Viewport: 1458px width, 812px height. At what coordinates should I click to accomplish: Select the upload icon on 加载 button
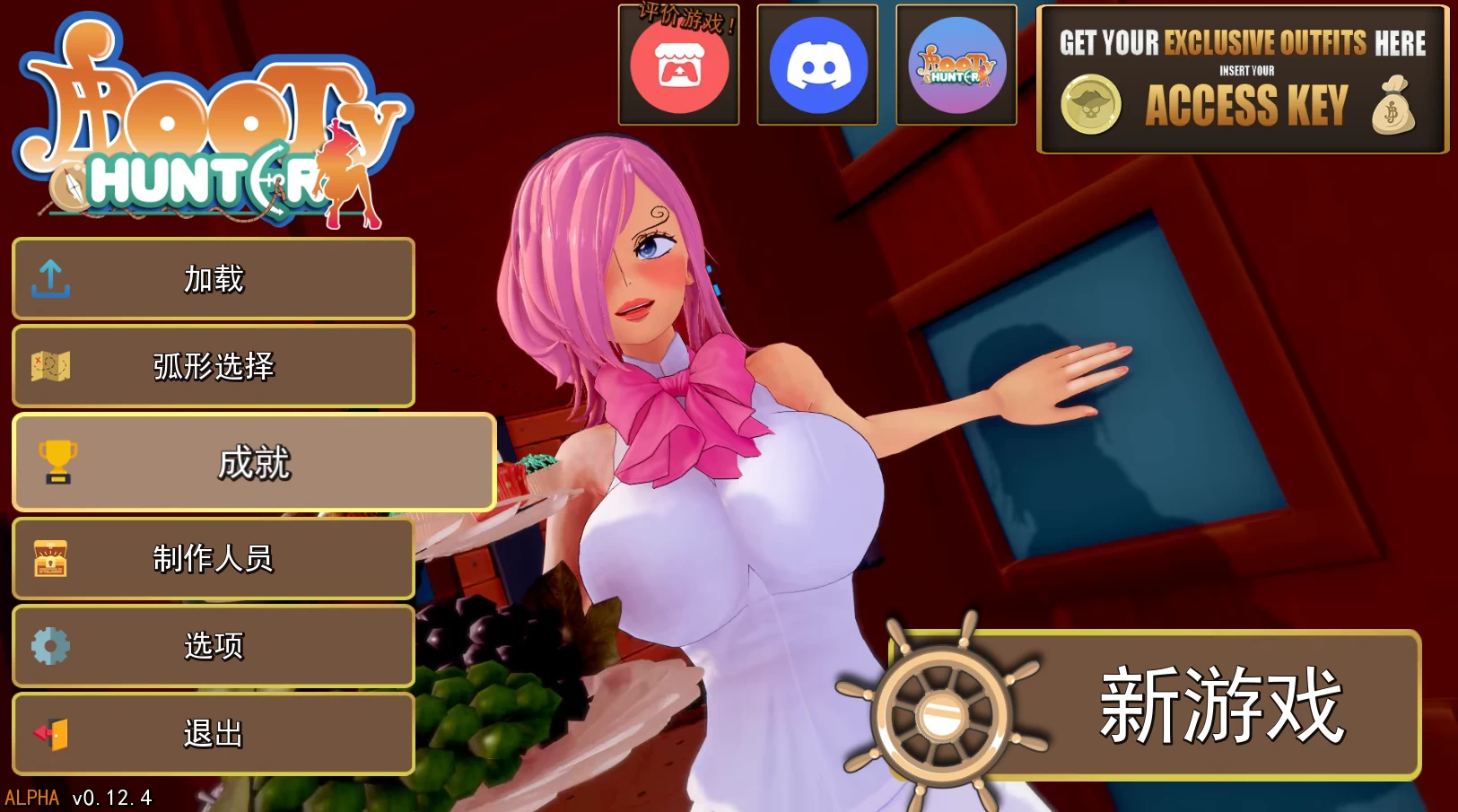click(51, 279)
